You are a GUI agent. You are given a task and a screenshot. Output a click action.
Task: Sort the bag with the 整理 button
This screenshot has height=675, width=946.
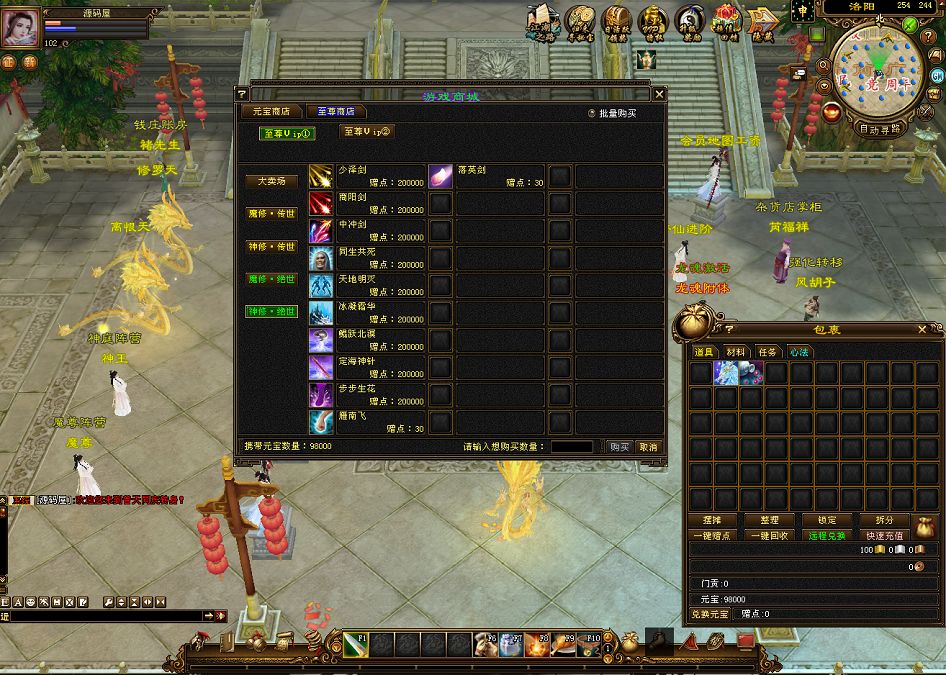coord(769,520)
